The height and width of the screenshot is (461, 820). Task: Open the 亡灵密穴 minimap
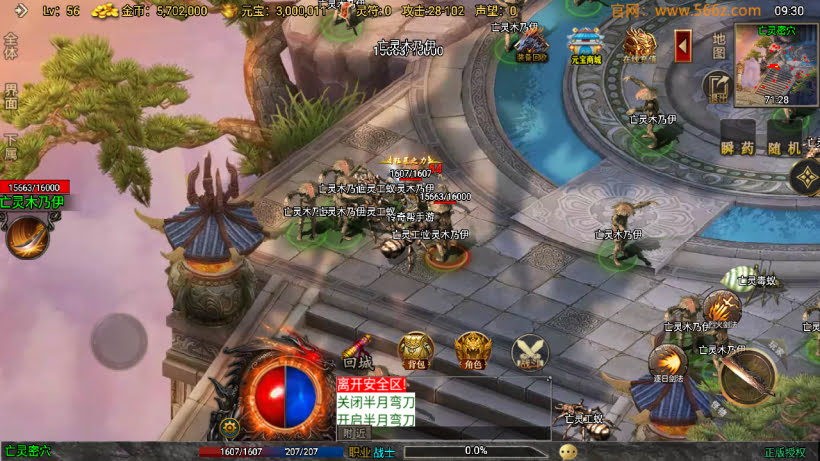click(x=775, y=66)
